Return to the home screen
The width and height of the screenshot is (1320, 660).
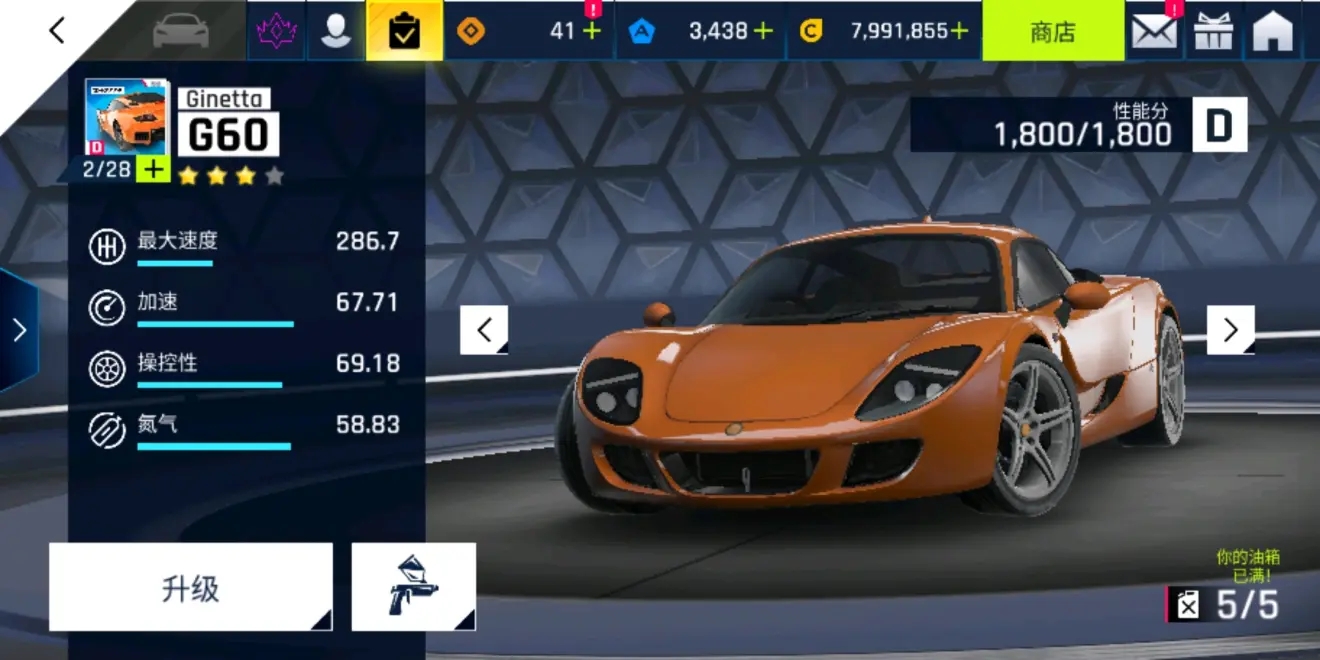[1273, 31]
